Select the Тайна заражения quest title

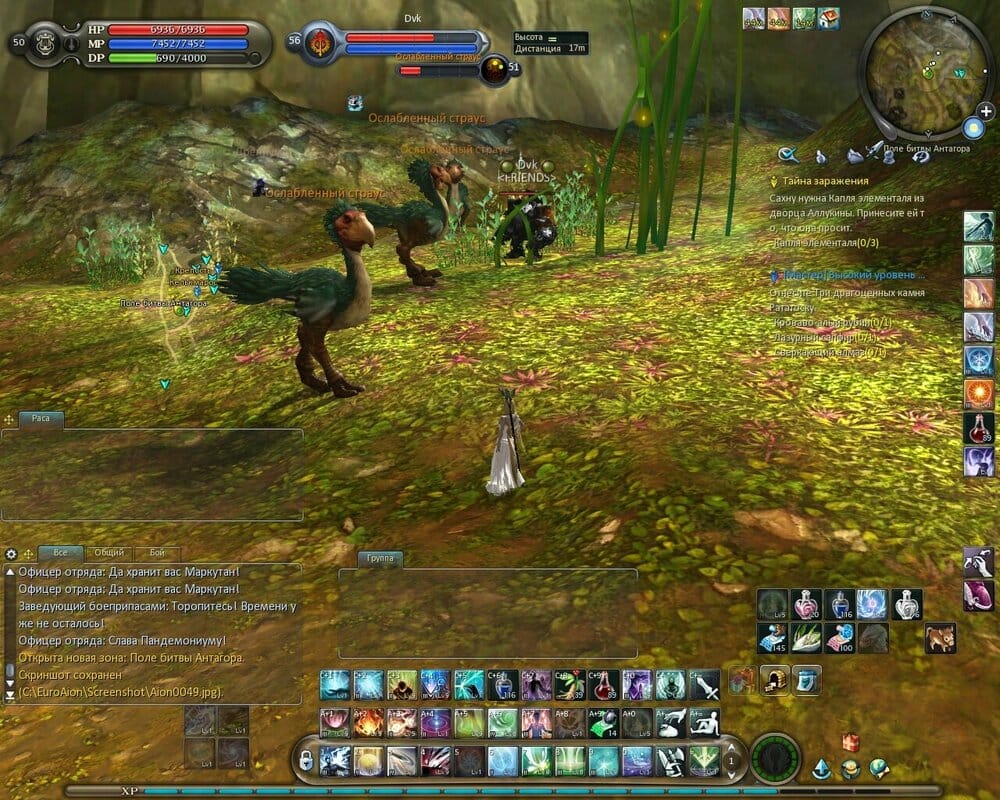tap(825, 181)
